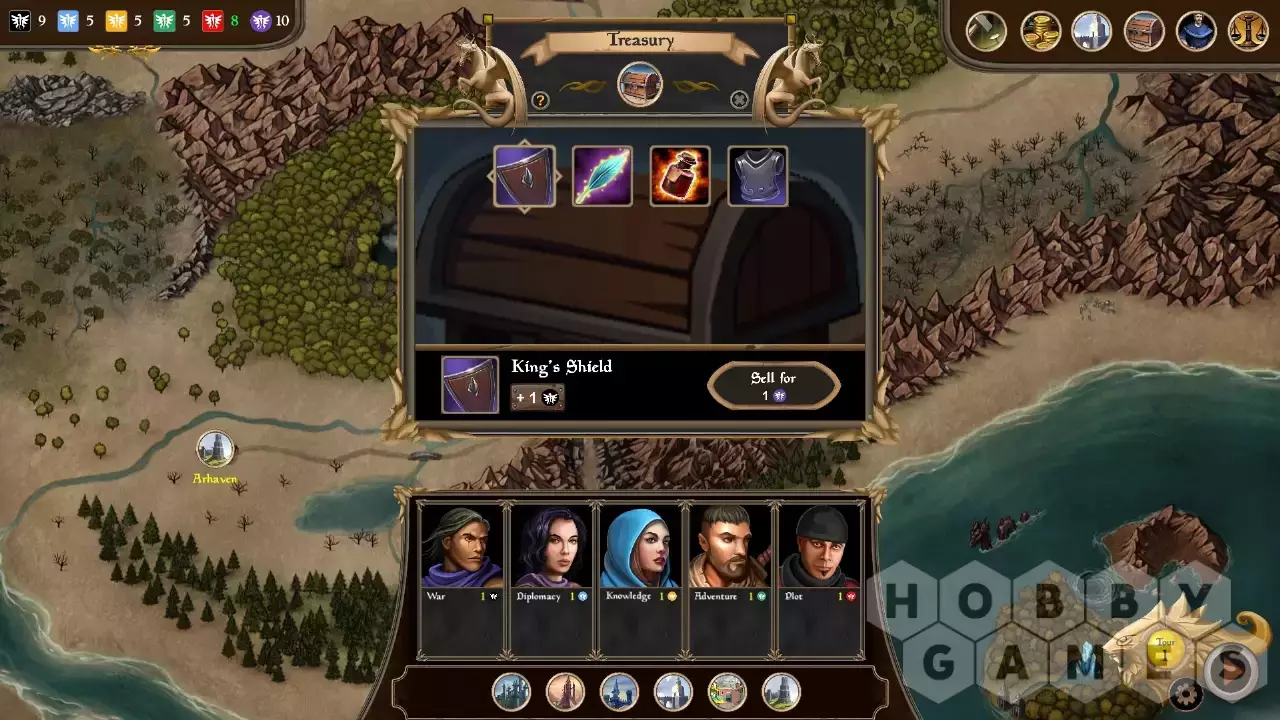
Task: Choose the Plot advisor card
Action: (x=819, y=578)
